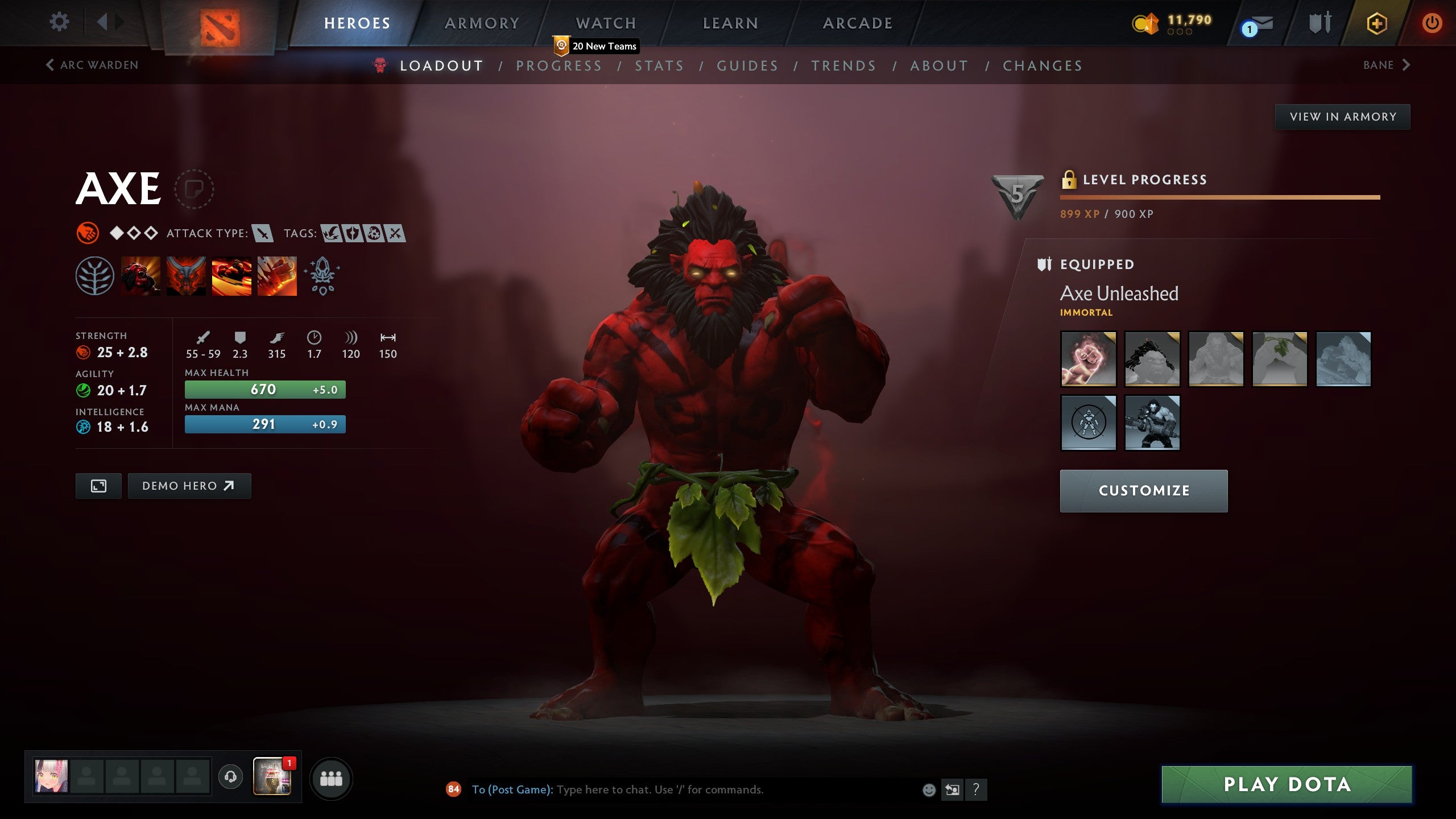Viewport: 1456px width, 819px height.
Task: Click the Culling Blade ability icon
Action: (x=278, y=277)
